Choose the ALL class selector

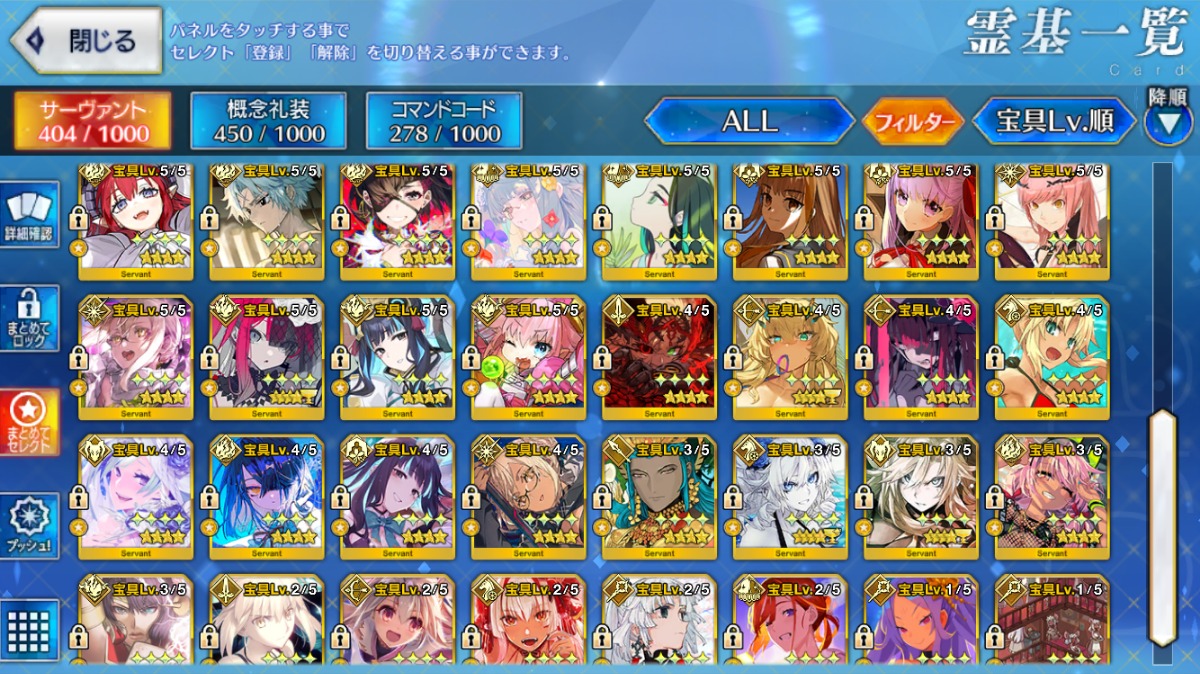pyautogui.click(x=749, y=122)
